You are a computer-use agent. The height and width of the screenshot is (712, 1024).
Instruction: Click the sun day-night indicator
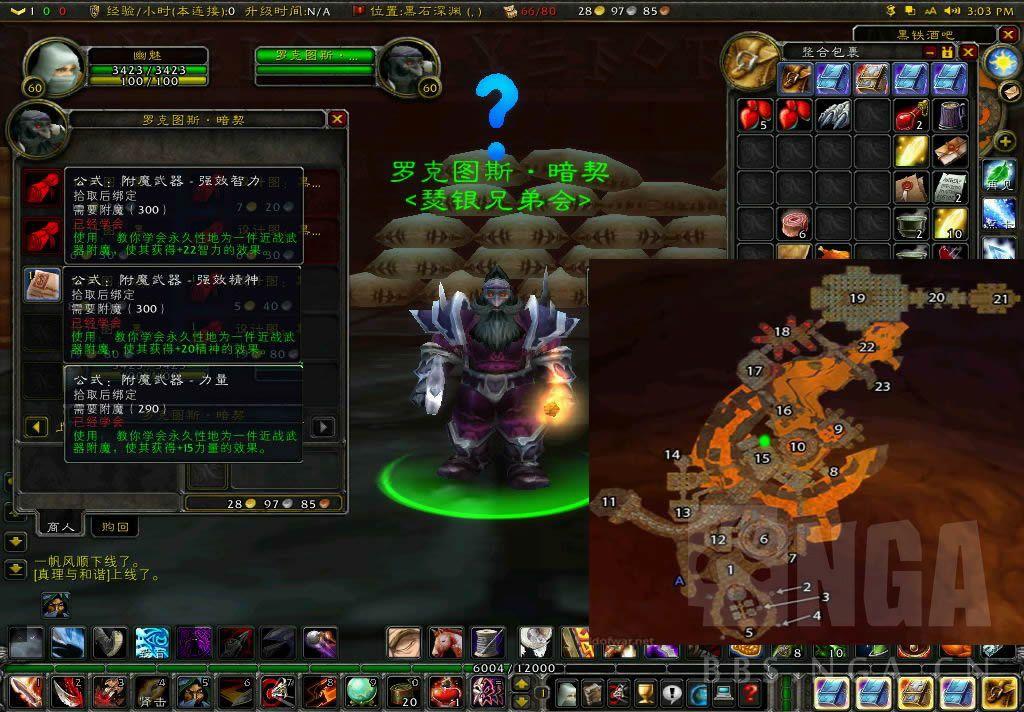point(1000,63)
